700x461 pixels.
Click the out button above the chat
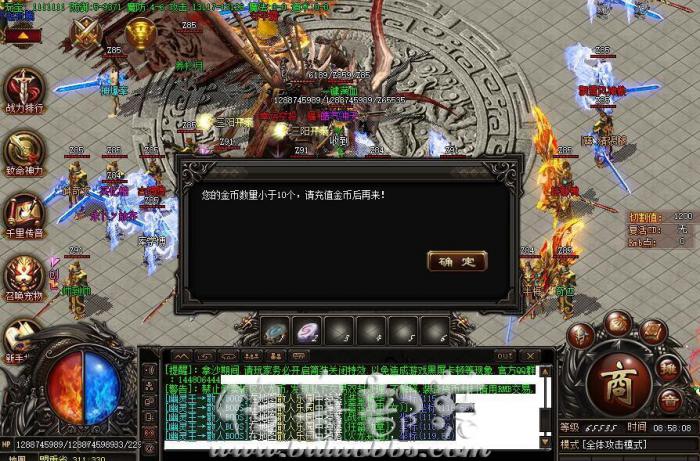click(505, 355)
